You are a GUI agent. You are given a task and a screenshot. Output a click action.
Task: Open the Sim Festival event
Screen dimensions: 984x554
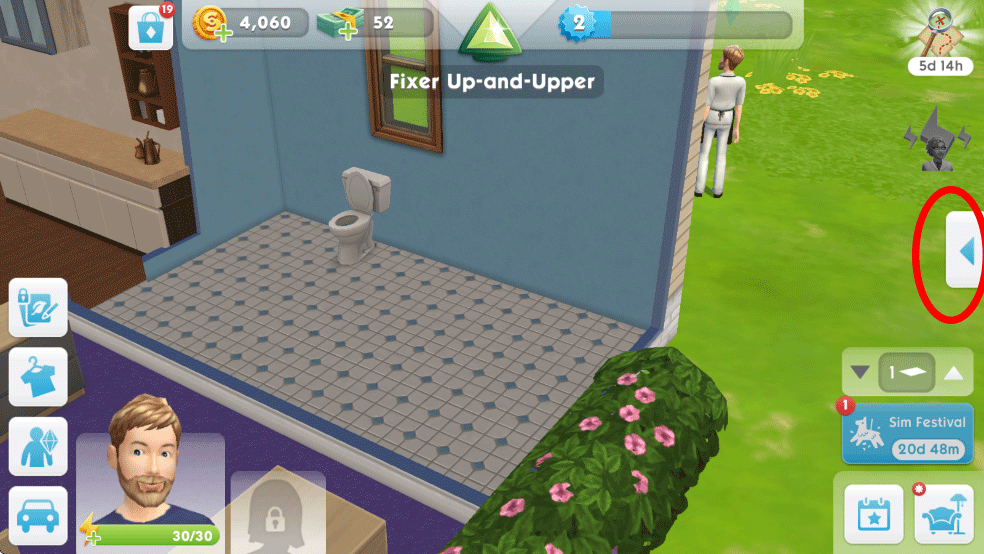click(907, 433)
